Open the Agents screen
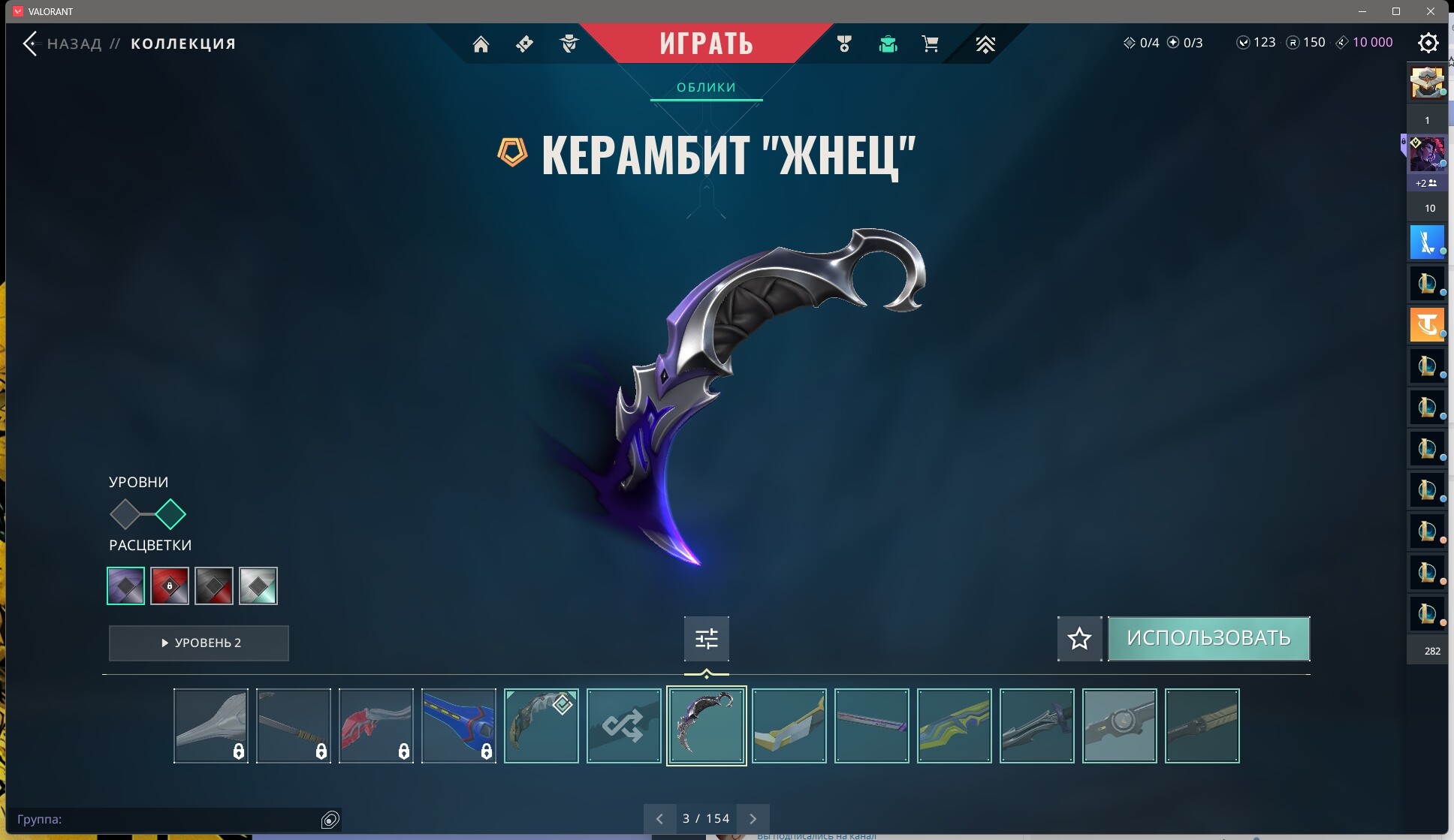This screenshot has height=840, width=1454. click(x=569, y=44)
